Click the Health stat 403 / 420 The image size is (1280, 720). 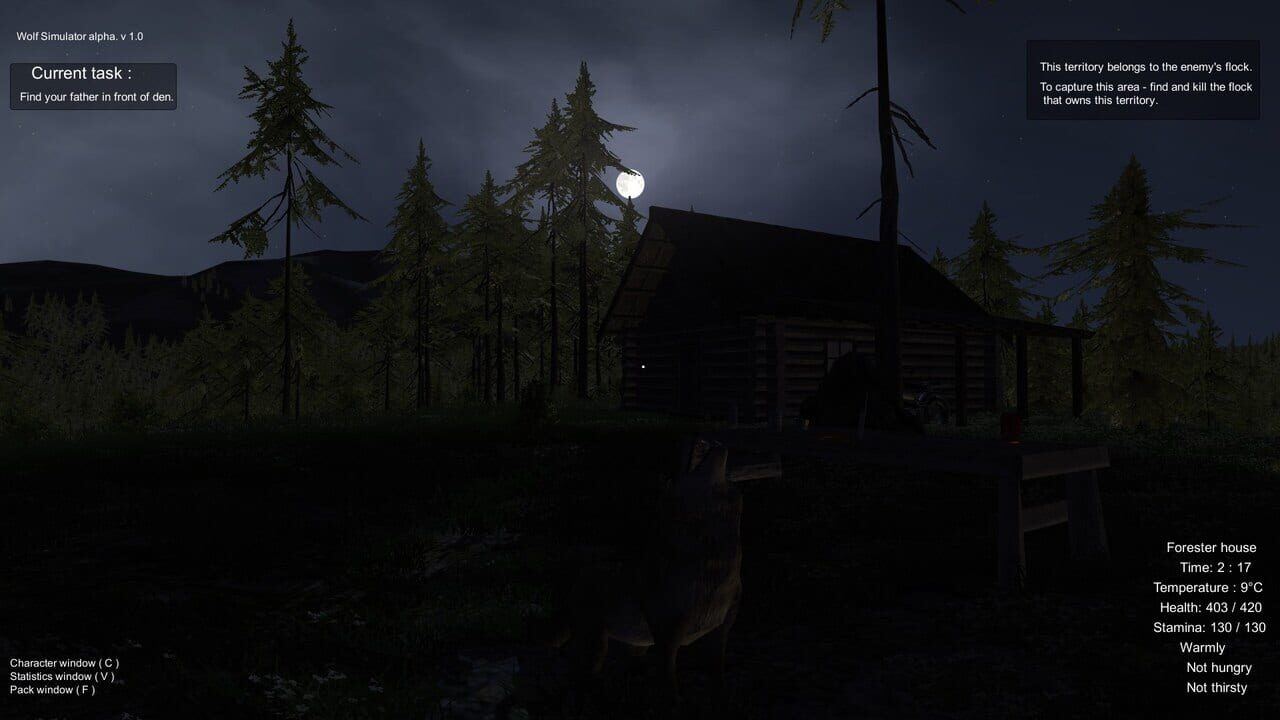[x=1209, y=607]
